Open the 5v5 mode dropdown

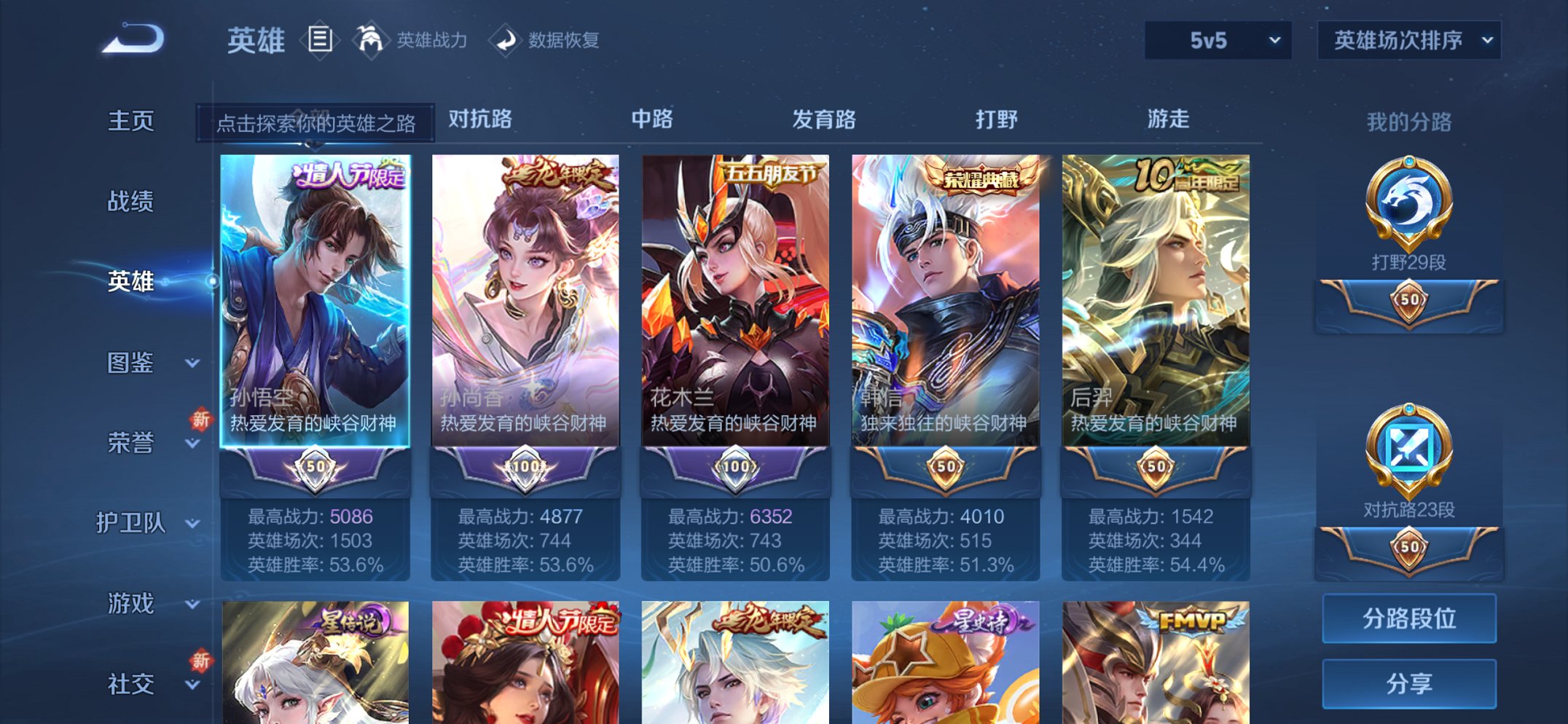coord(1215,40)
